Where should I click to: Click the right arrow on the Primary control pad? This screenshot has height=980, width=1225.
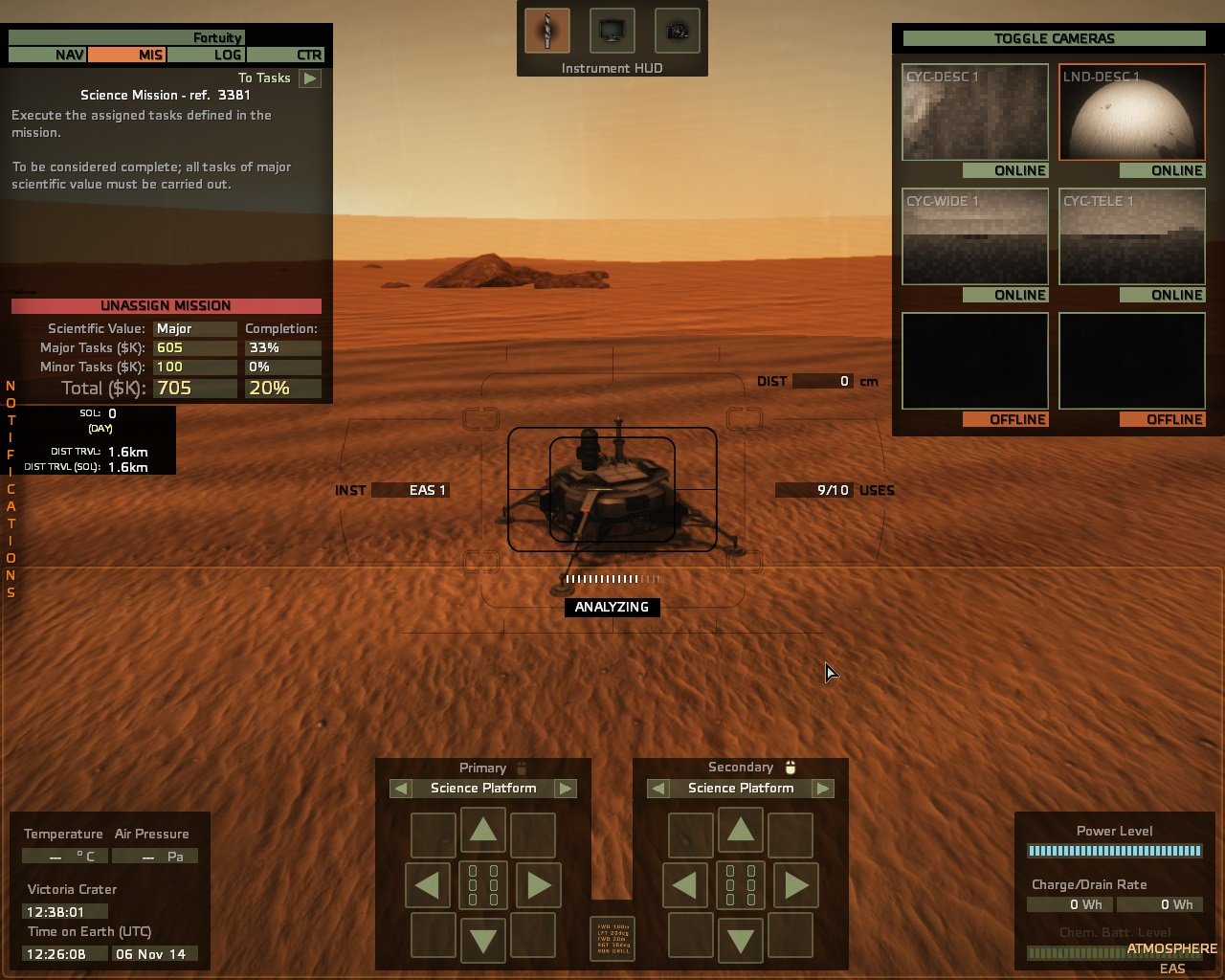[x=538, y=884]
